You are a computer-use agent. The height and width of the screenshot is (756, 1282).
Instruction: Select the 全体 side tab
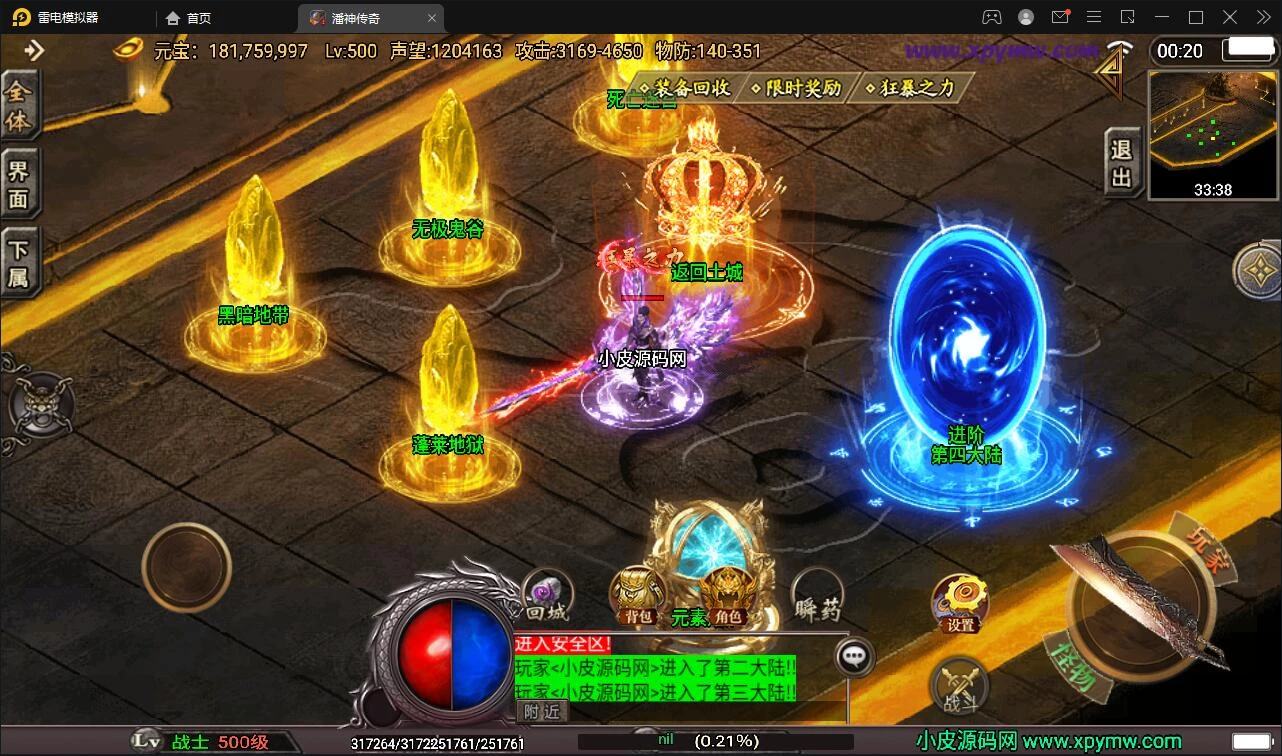pos(19,106)
